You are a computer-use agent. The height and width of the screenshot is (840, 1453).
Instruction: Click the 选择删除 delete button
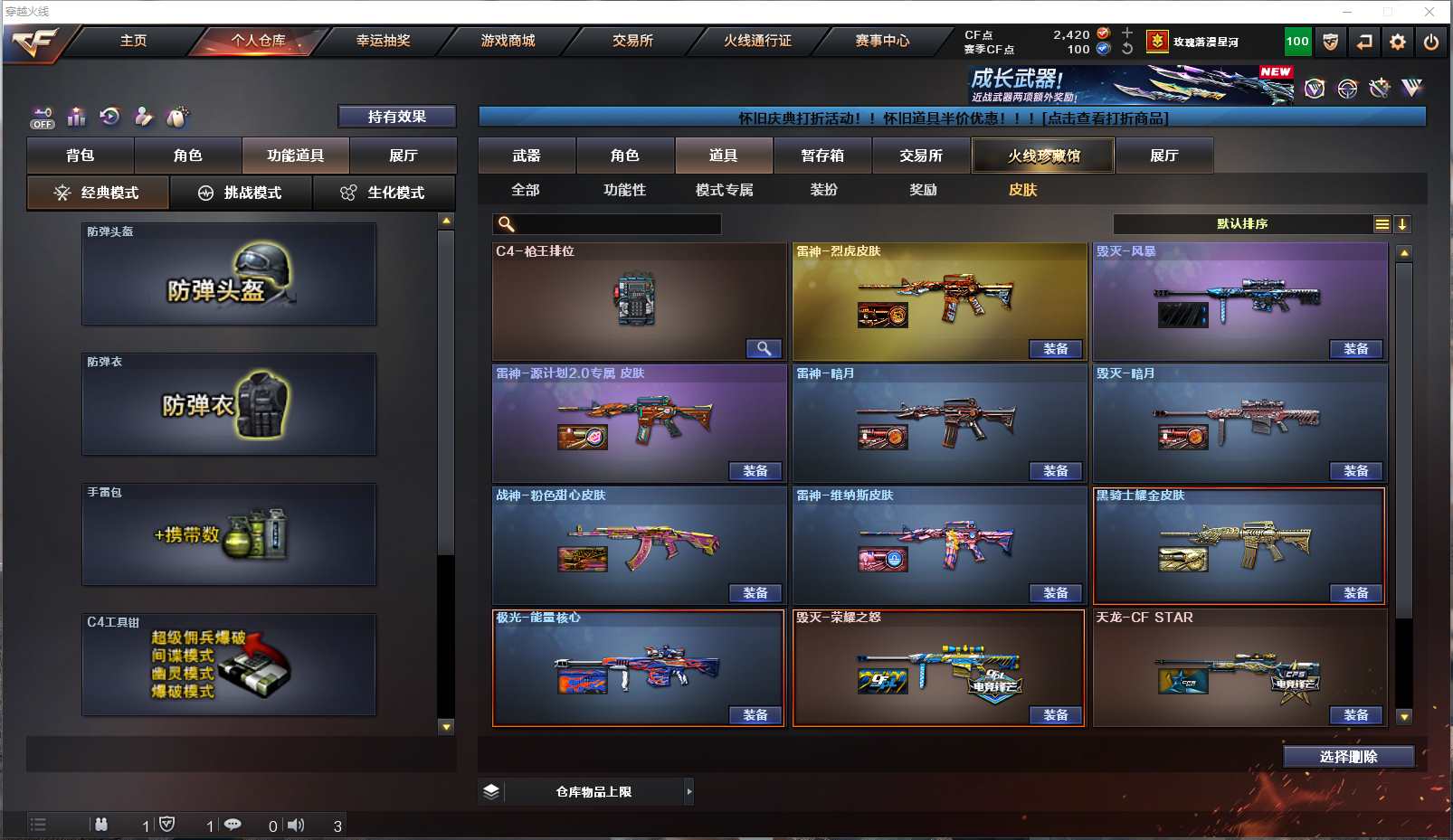[x=1348, y=757]
